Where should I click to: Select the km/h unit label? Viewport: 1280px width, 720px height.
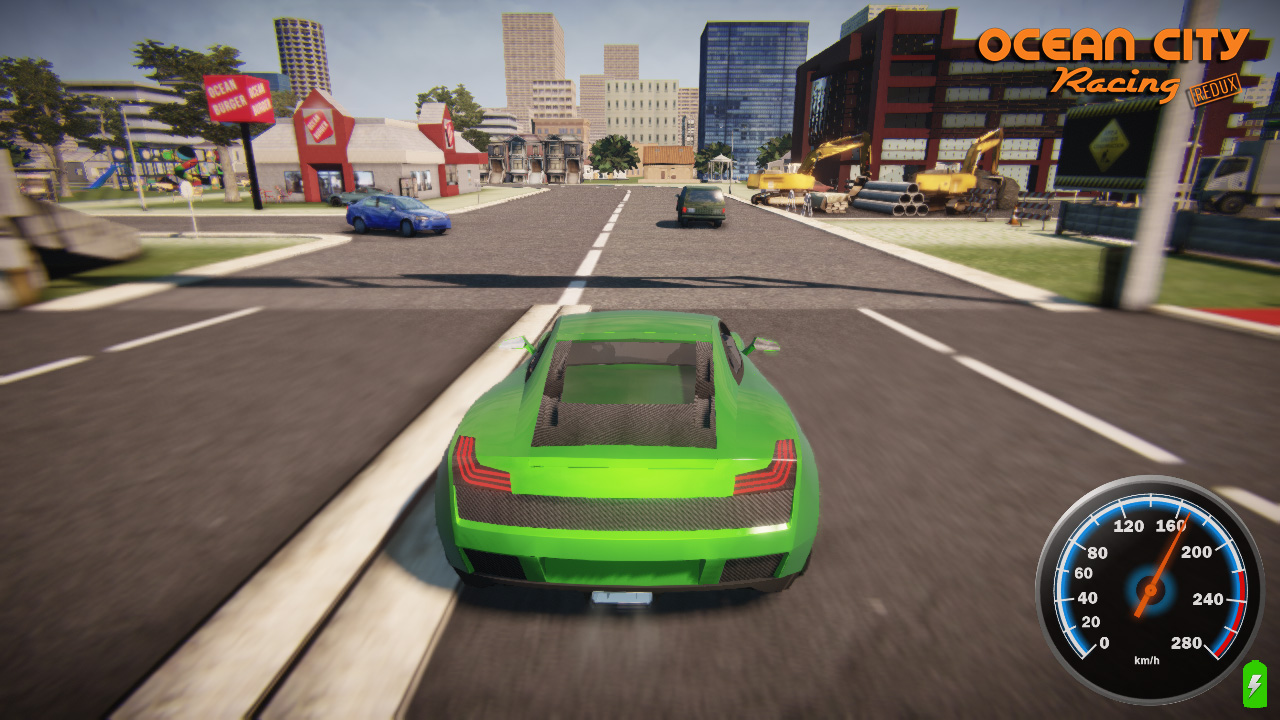coord(1146,659)
